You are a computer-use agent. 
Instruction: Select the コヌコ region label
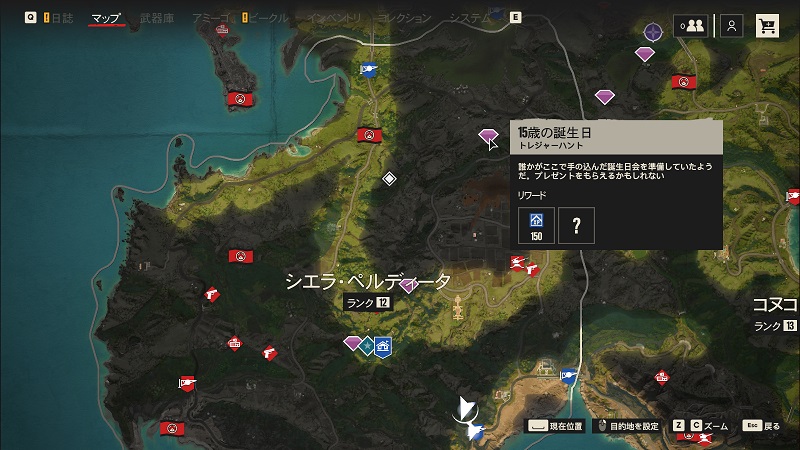[x=777, y=304]
